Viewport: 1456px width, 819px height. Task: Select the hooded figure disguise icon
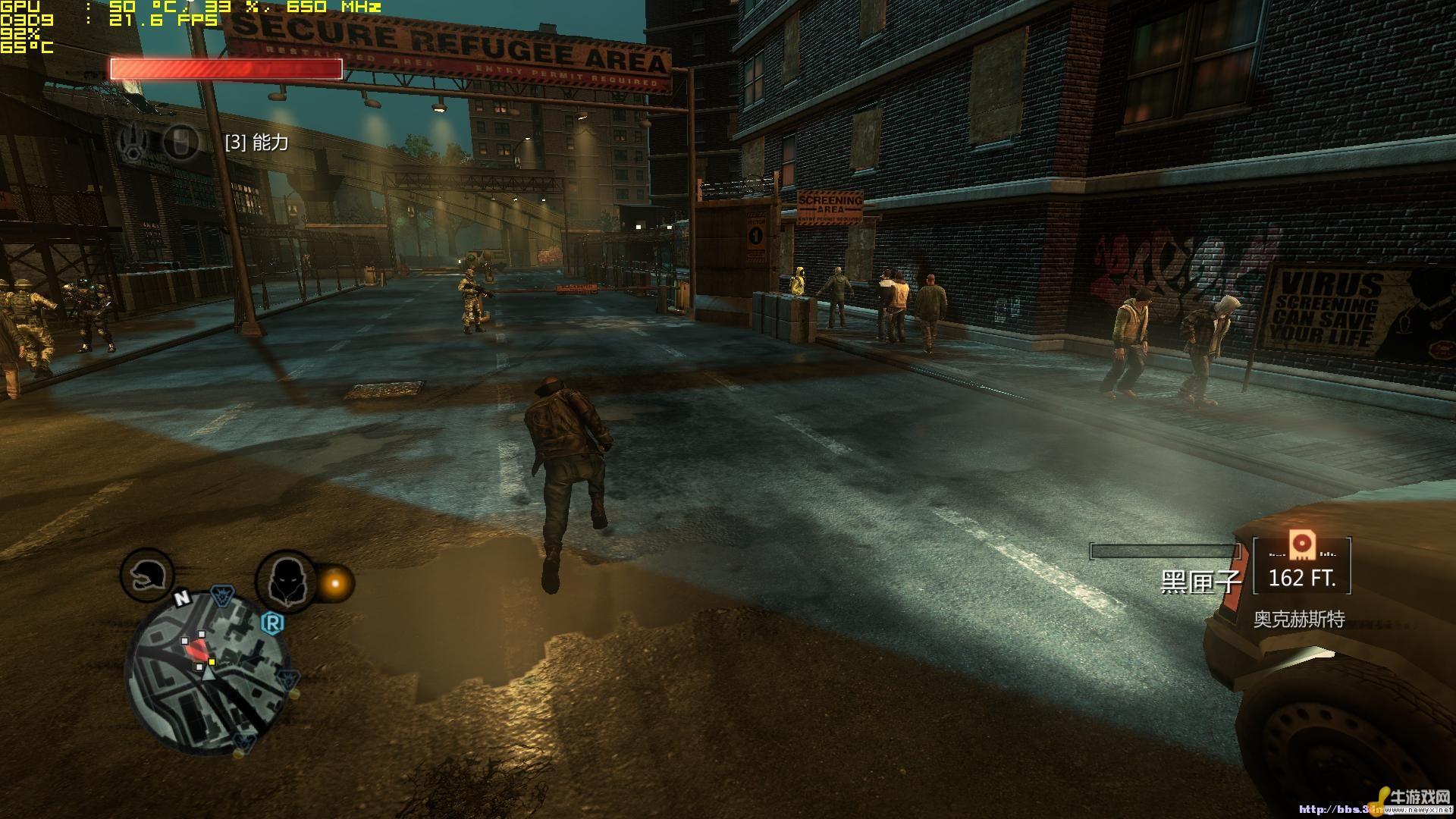click(x=285, y=580)
